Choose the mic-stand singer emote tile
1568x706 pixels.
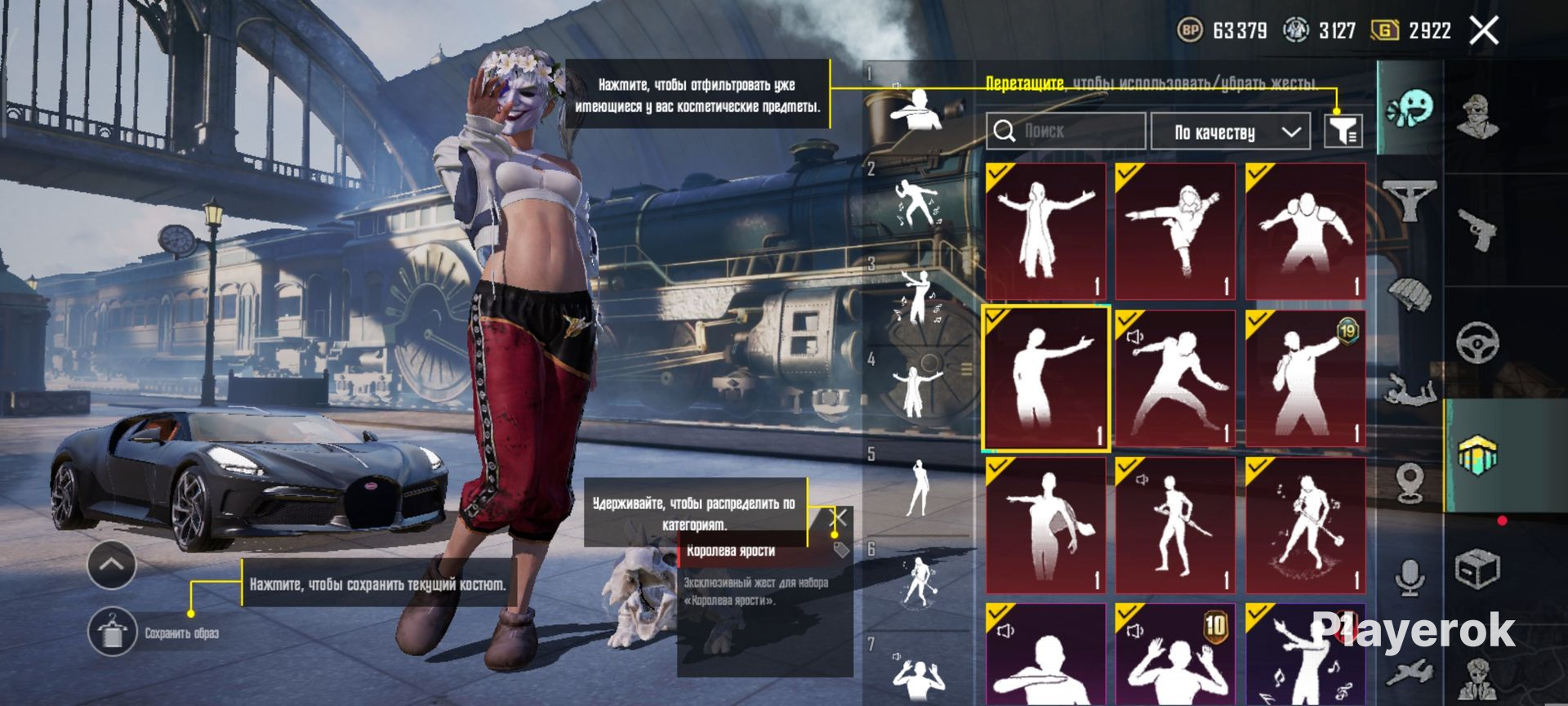click(x=1305, y=525)
